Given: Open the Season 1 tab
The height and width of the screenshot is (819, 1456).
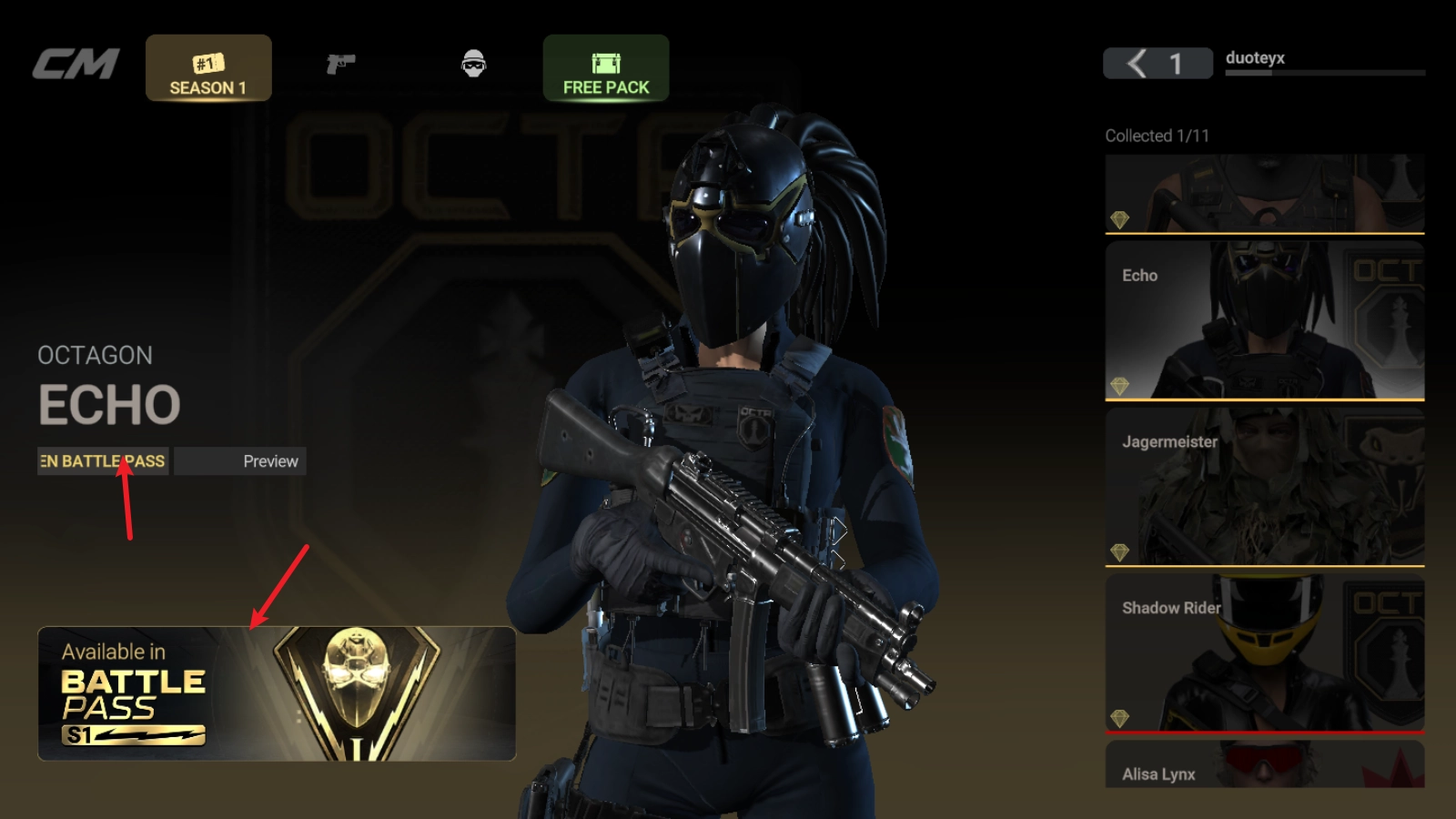Looking at the screenshot, I should pyautogui.click(x=208, y=69).
